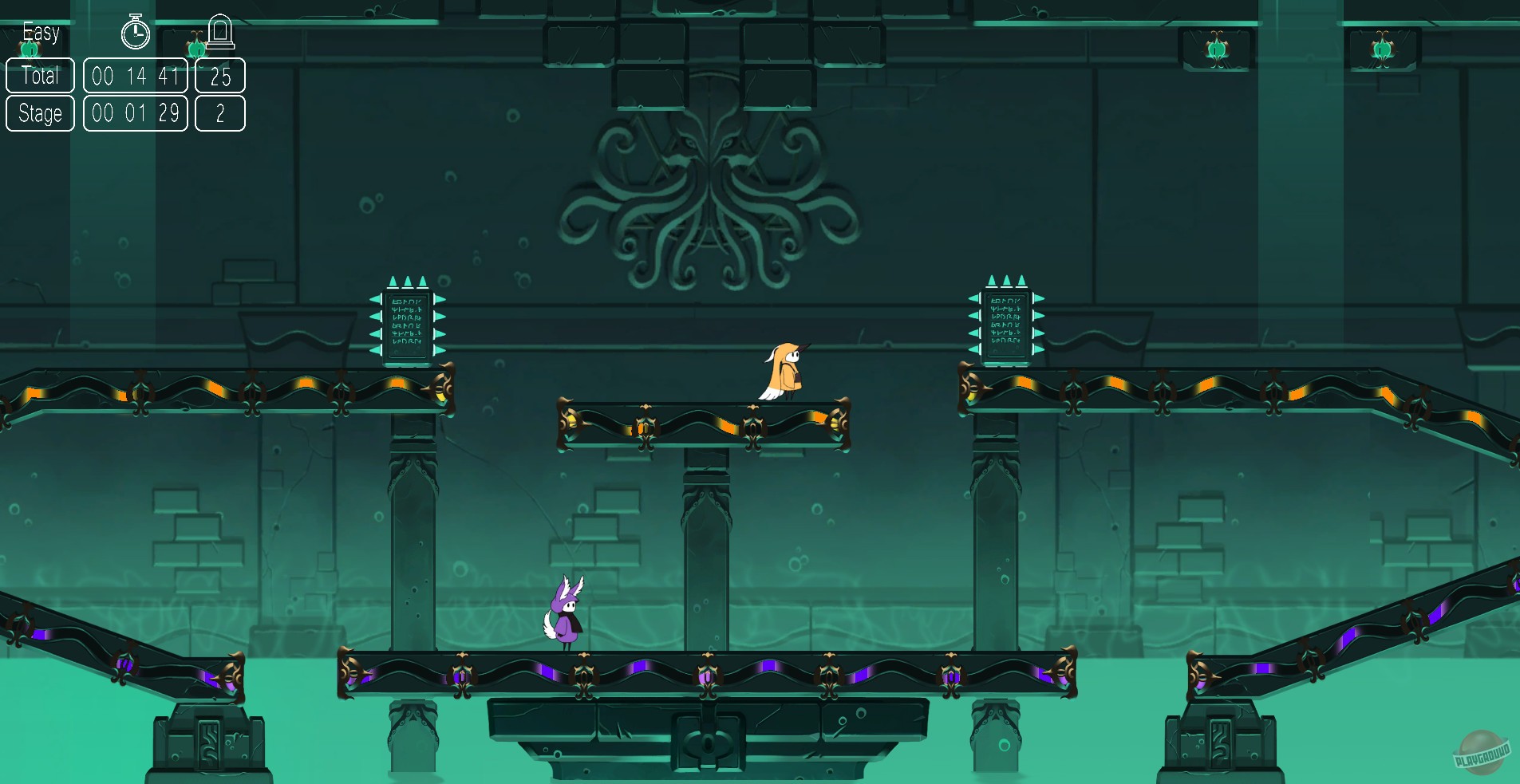
Task: Click the green sprout icon beside the death counter
Action: tap(198, 48)
